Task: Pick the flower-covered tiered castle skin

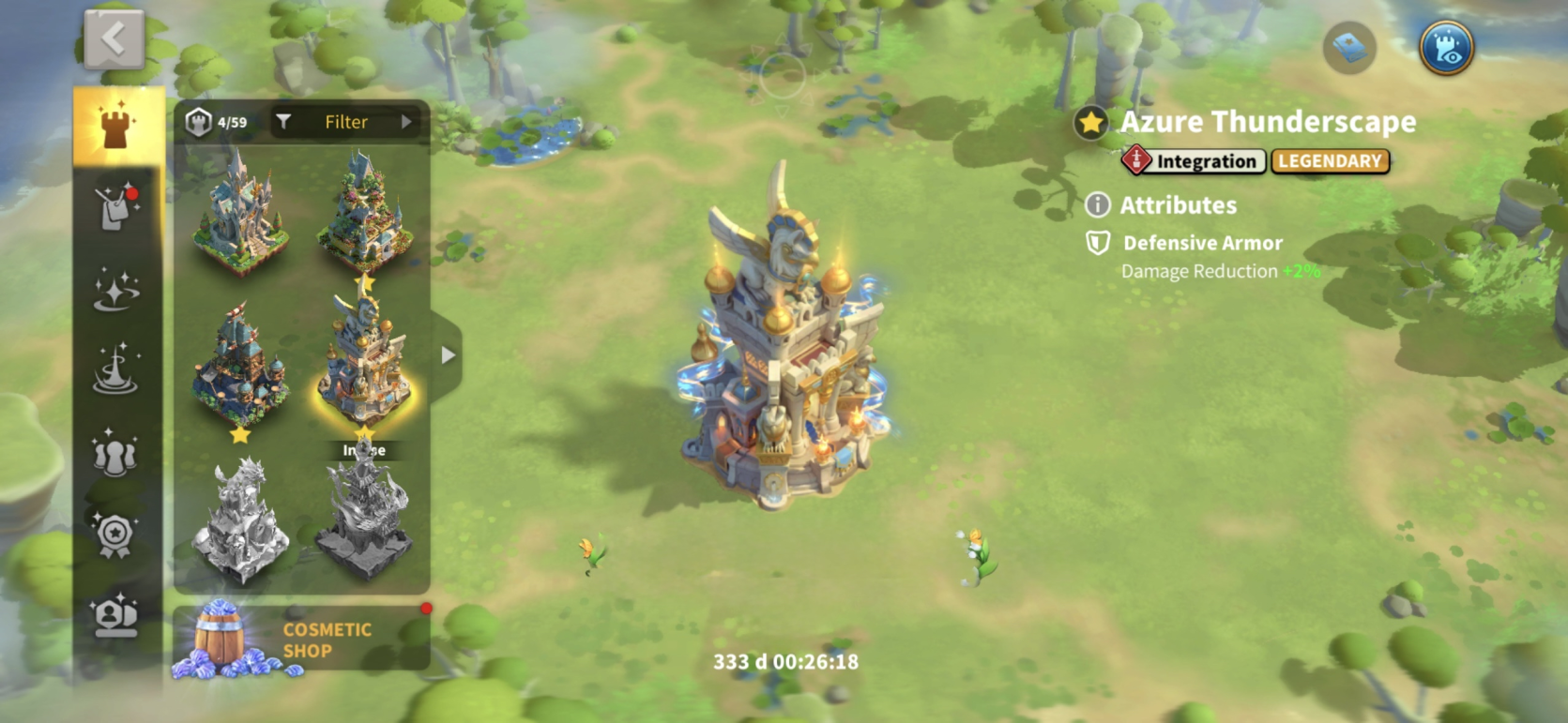Action: (x=364, y=216)
